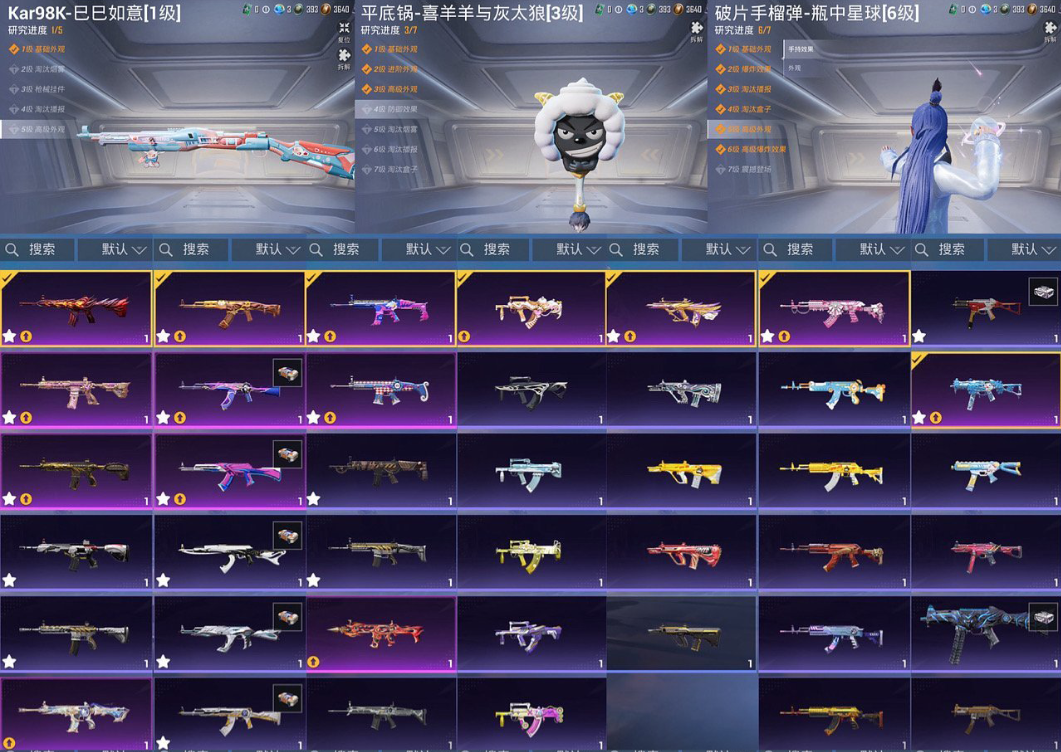
Task: Switch to the 手持效果 tab
Action: (801, 49)
